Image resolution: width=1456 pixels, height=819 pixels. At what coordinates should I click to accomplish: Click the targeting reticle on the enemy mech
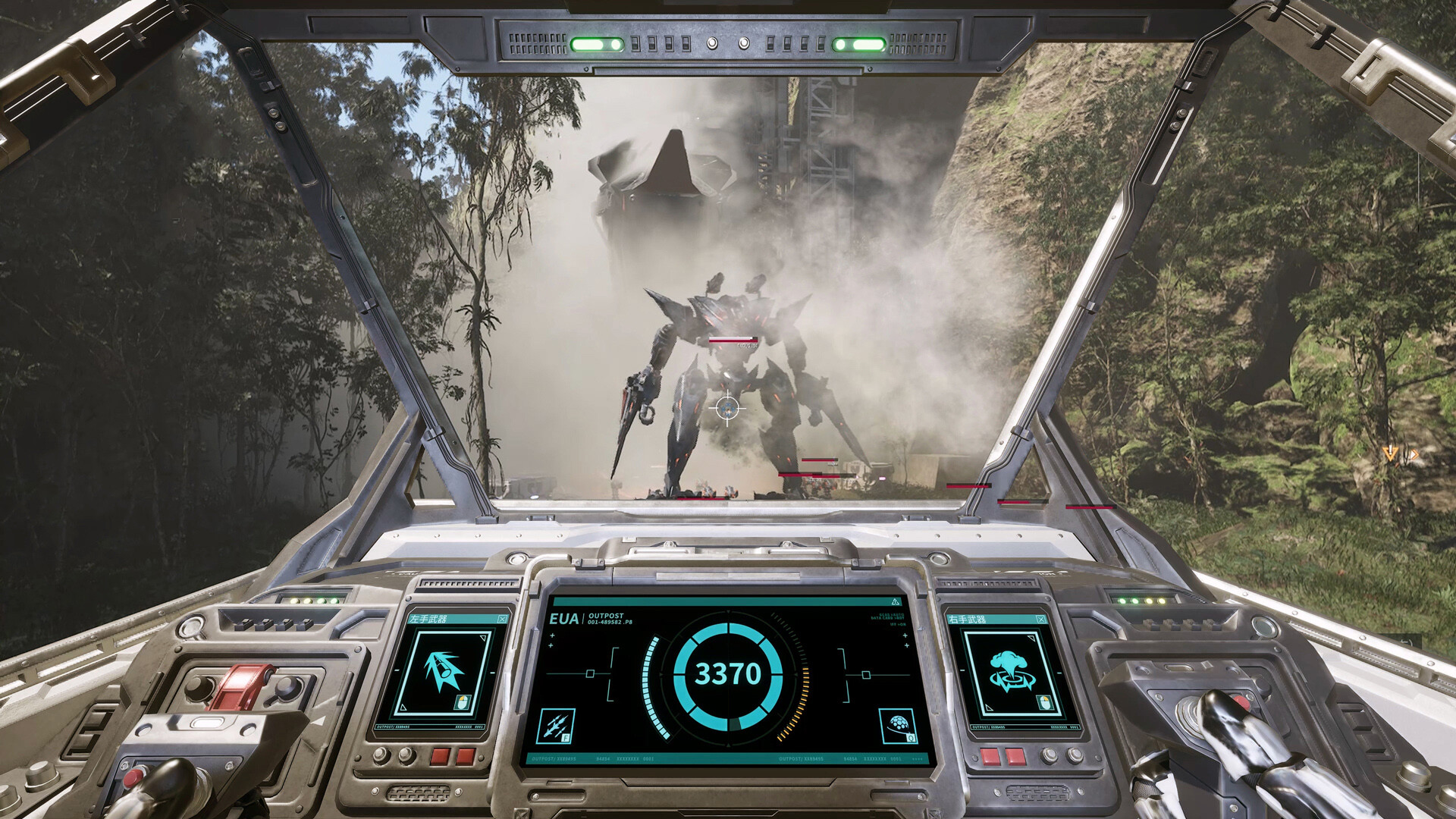tap(728, 409)
